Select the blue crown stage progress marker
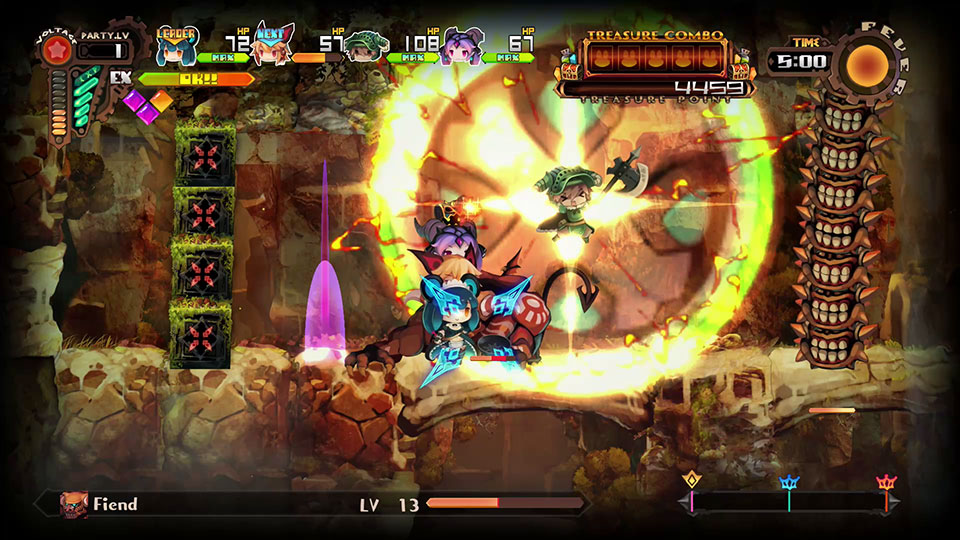 point(789,484)
